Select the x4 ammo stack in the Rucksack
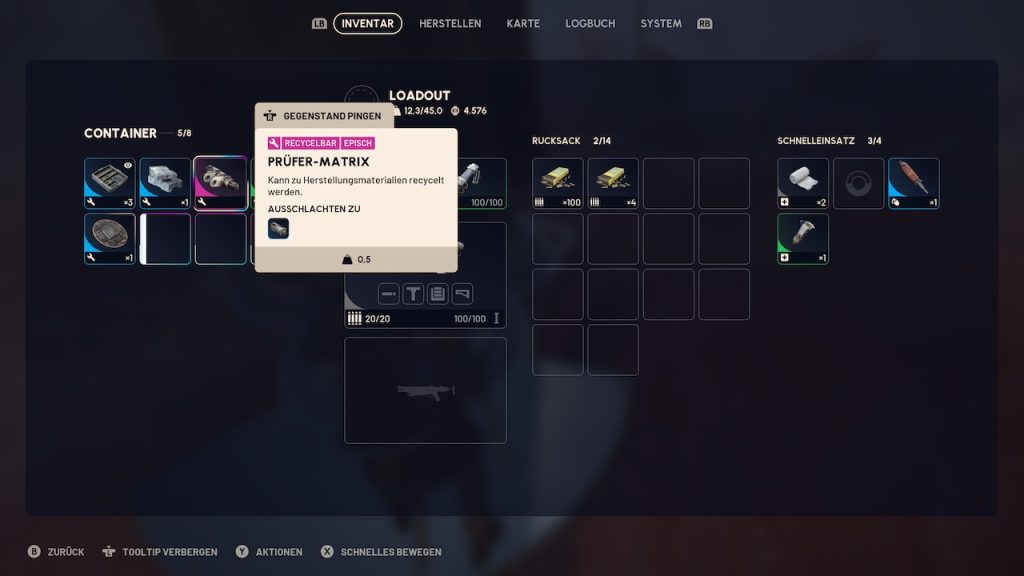This screenshot has height=576, width=1024. [613, 183]
